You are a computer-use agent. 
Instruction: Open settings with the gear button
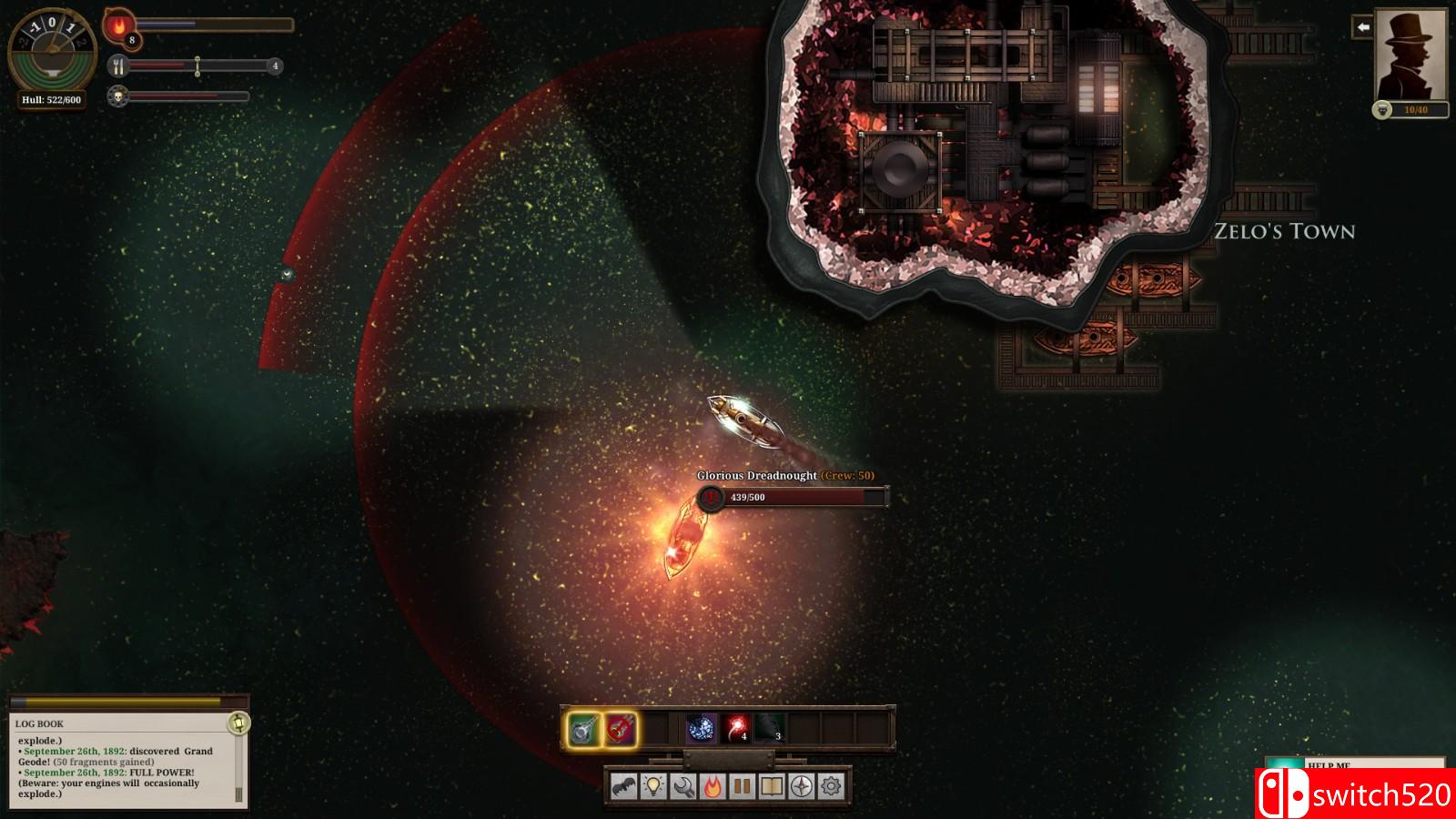point(831,786)
